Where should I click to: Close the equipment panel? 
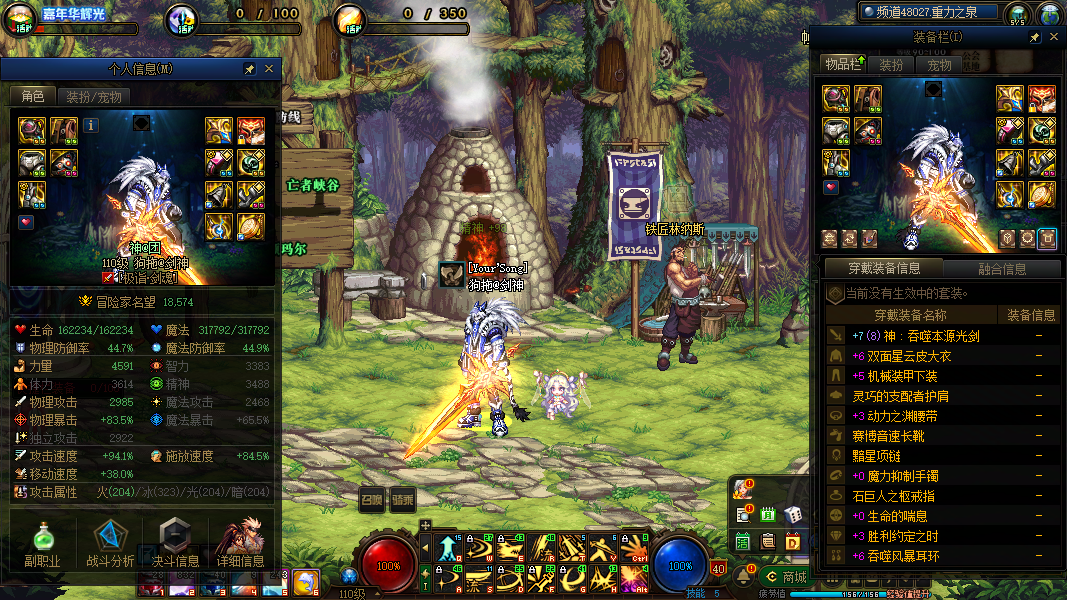pos(1053,37)
